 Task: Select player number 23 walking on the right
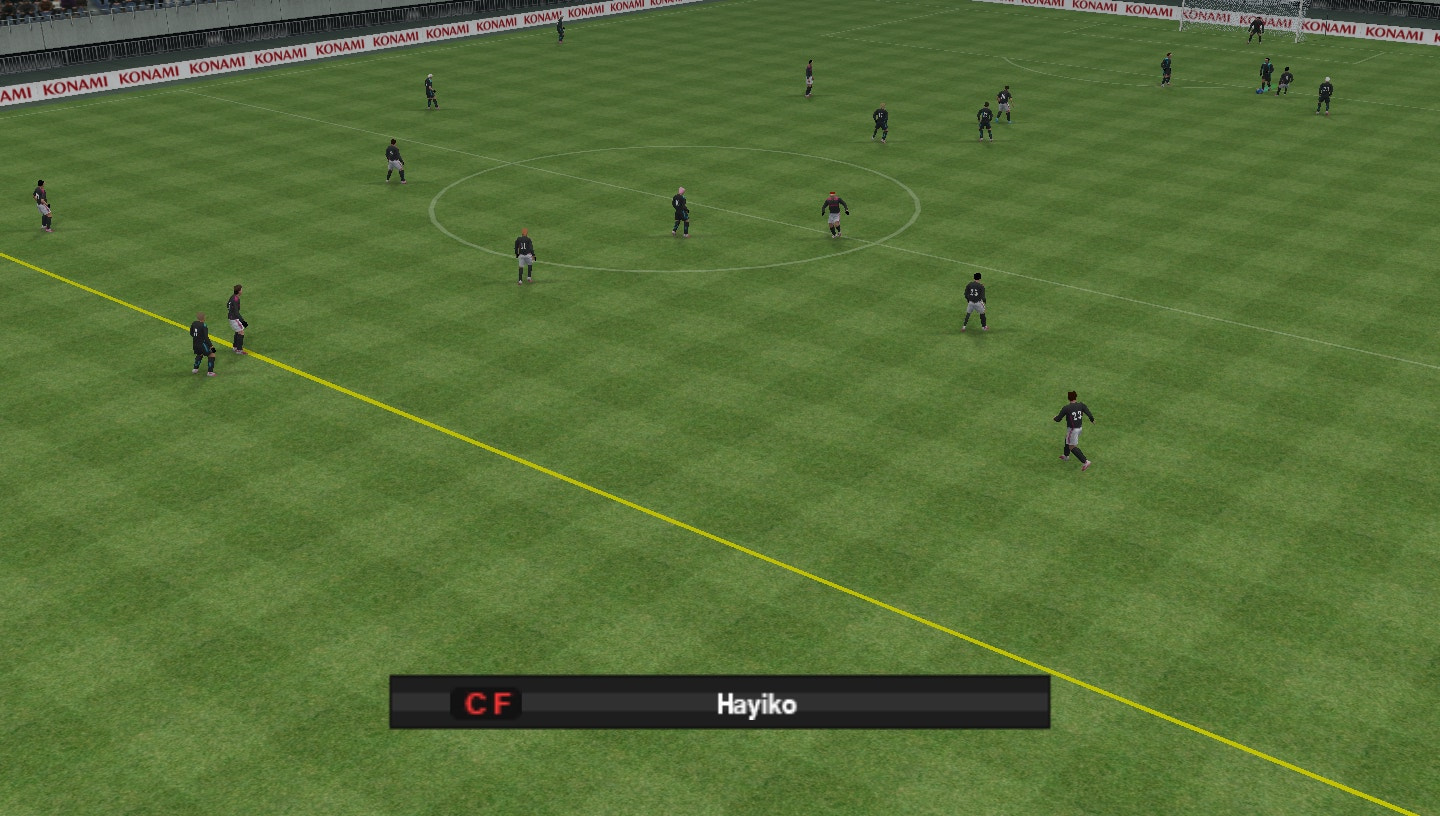pos(1071,421)
